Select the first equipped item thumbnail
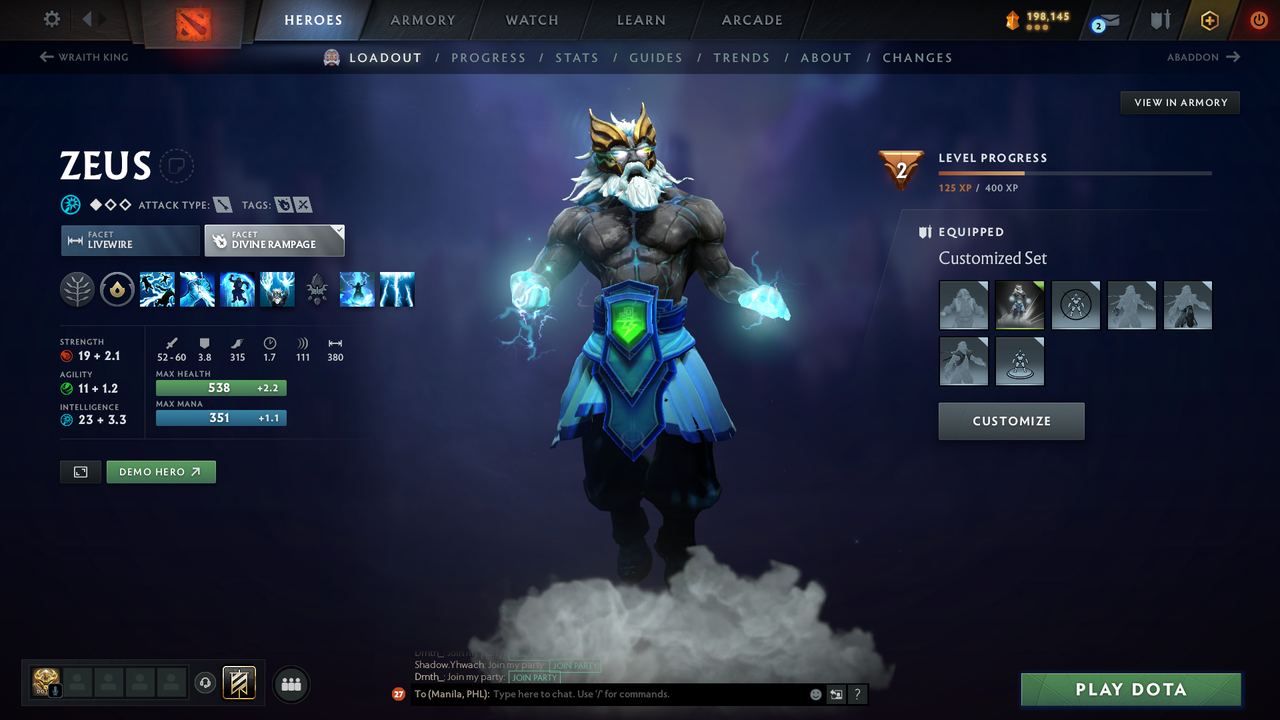The width and height of the screenshot is (1280, 720). click(963, 305)
